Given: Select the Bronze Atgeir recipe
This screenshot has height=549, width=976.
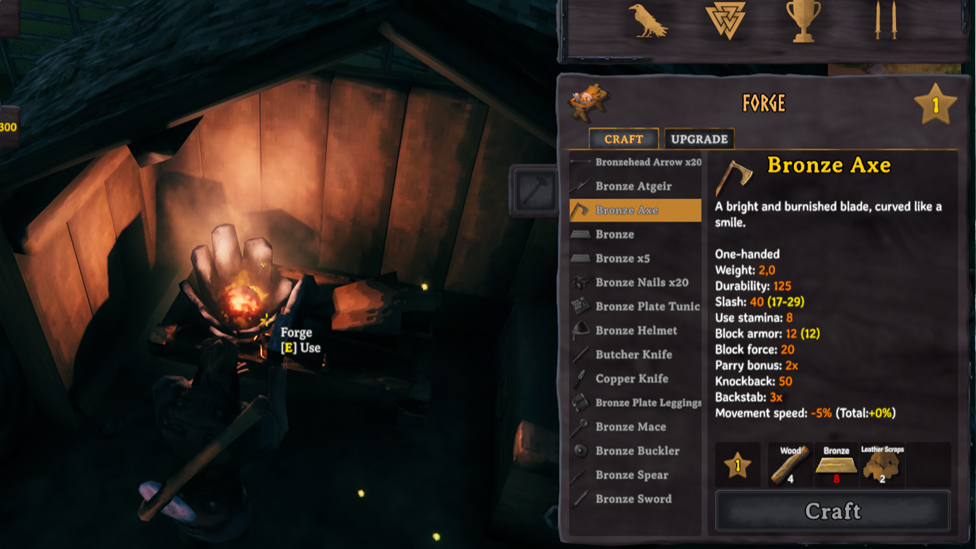Looking at the screenshot, I should [x=634, y=186].
